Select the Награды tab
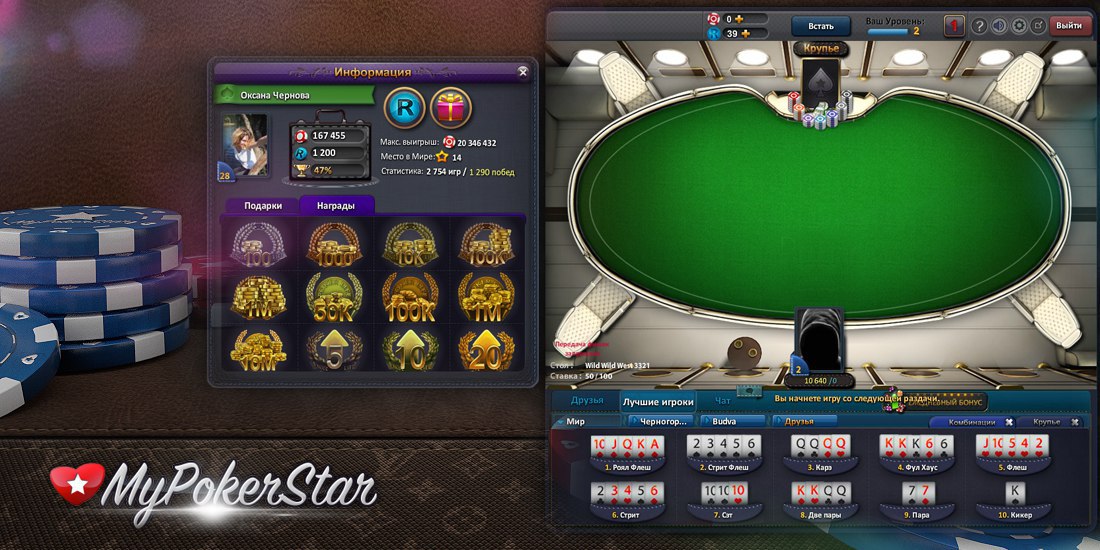The width and height of the screenshot is (1100, 550). (x=337, y=205)
